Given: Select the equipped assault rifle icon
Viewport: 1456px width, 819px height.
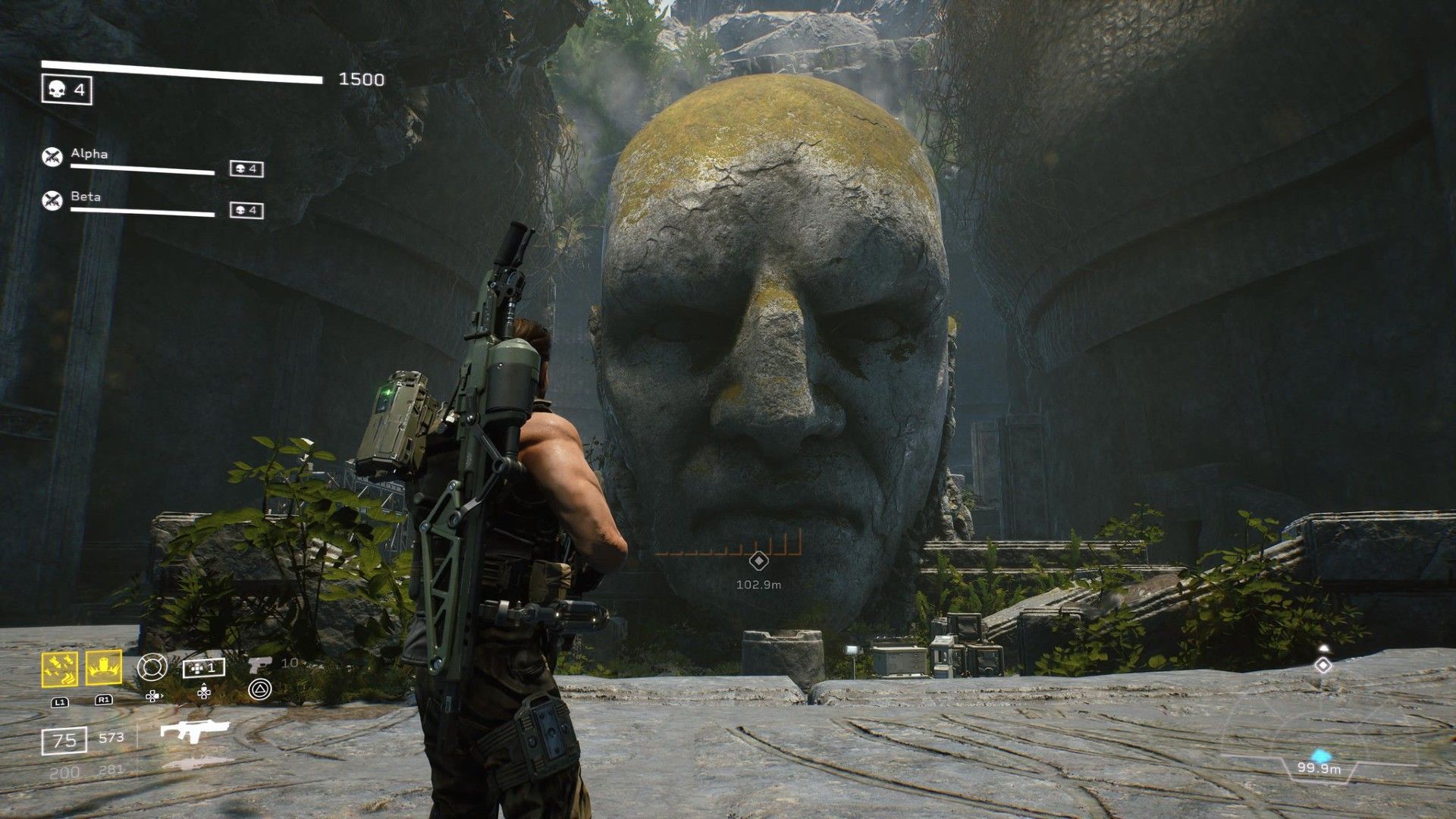Looking at the screenshot, I should [194, 731].
